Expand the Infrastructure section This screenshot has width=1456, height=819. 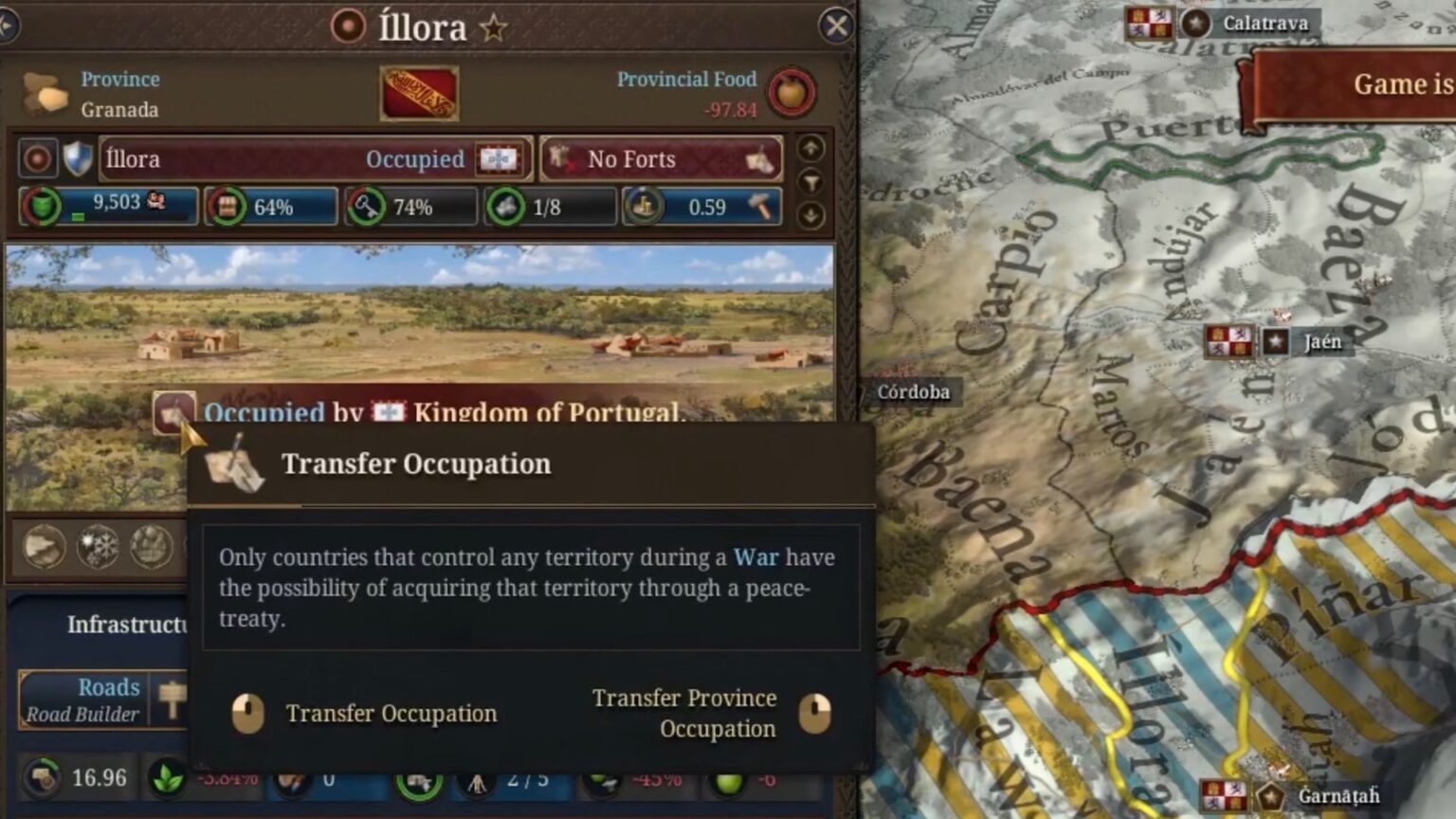click(128, 624)
